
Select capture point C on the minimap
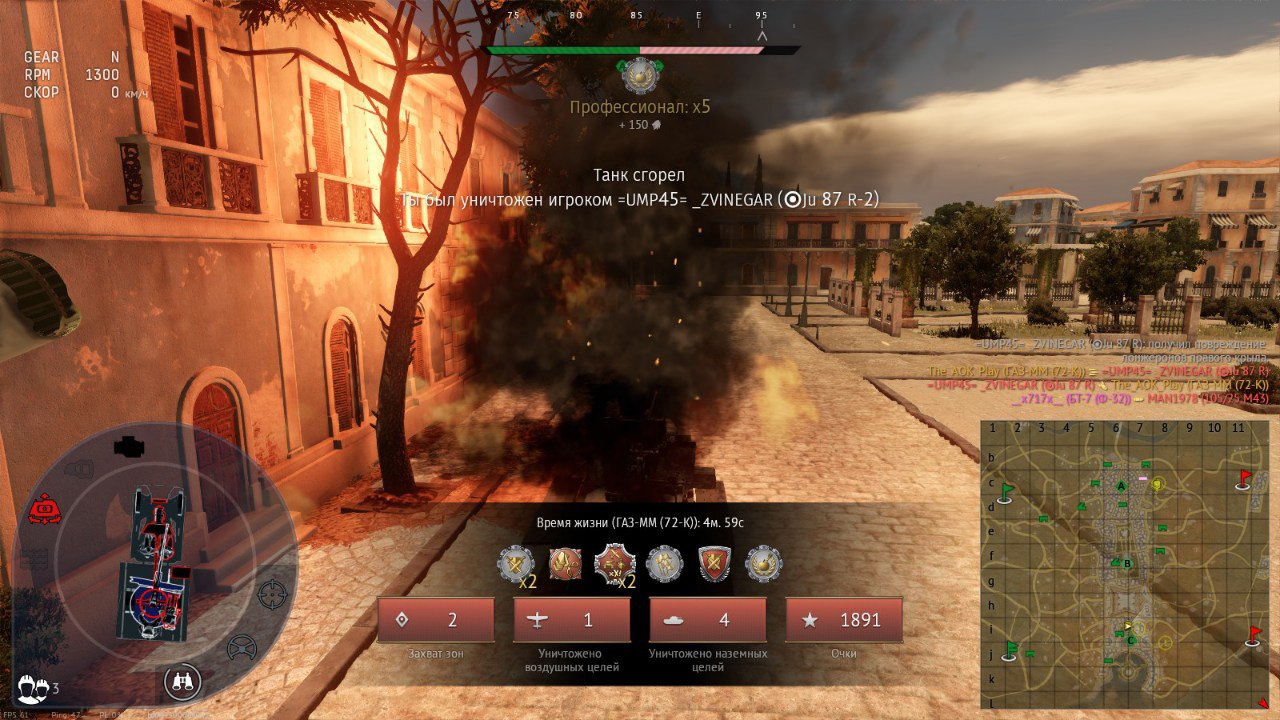(x=1131, y=640)
